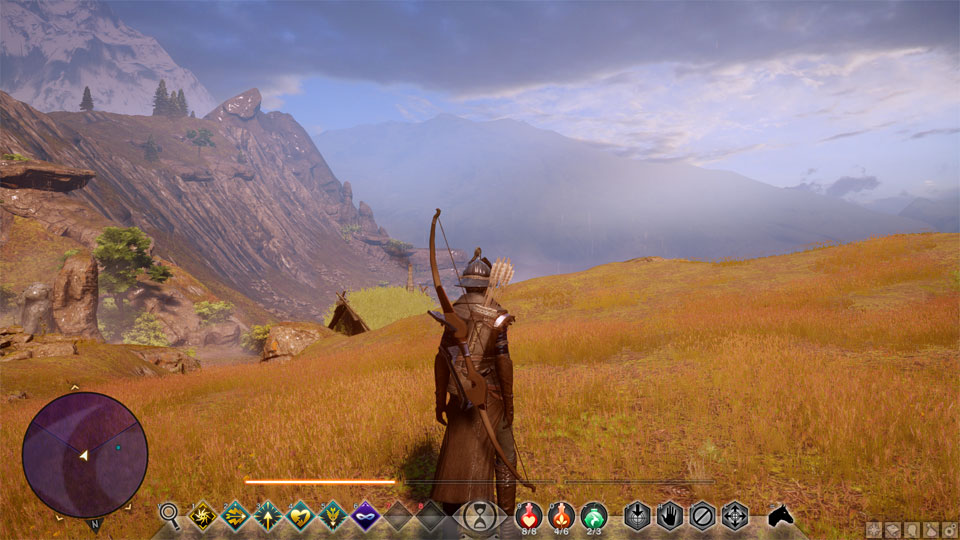
Task: Activate the four-arrow move command
Action: [735, 515]
